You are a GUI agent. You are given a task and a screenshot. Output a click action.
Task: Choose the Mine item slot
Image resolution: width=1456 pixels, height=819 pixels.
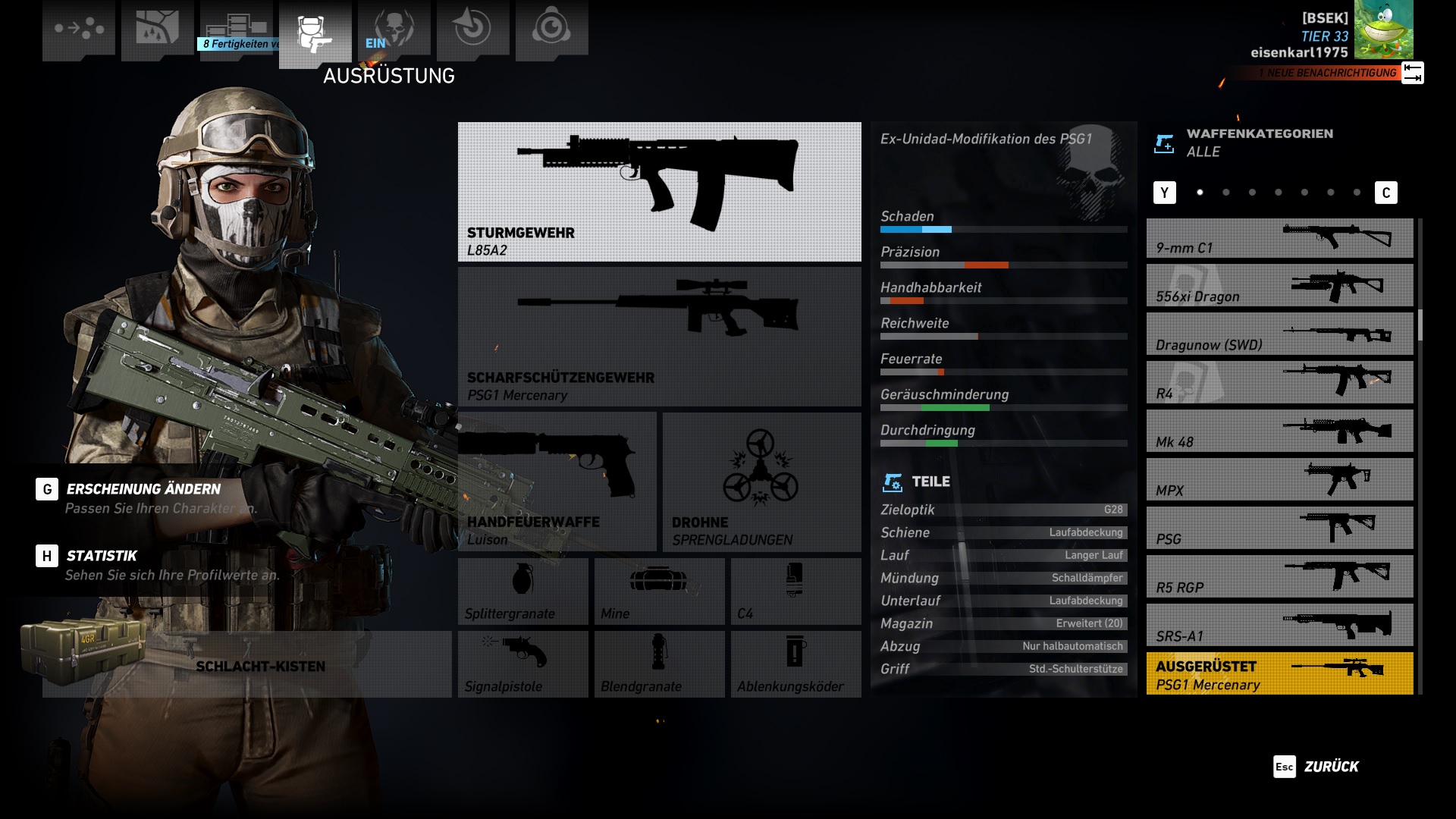[659, 591]
